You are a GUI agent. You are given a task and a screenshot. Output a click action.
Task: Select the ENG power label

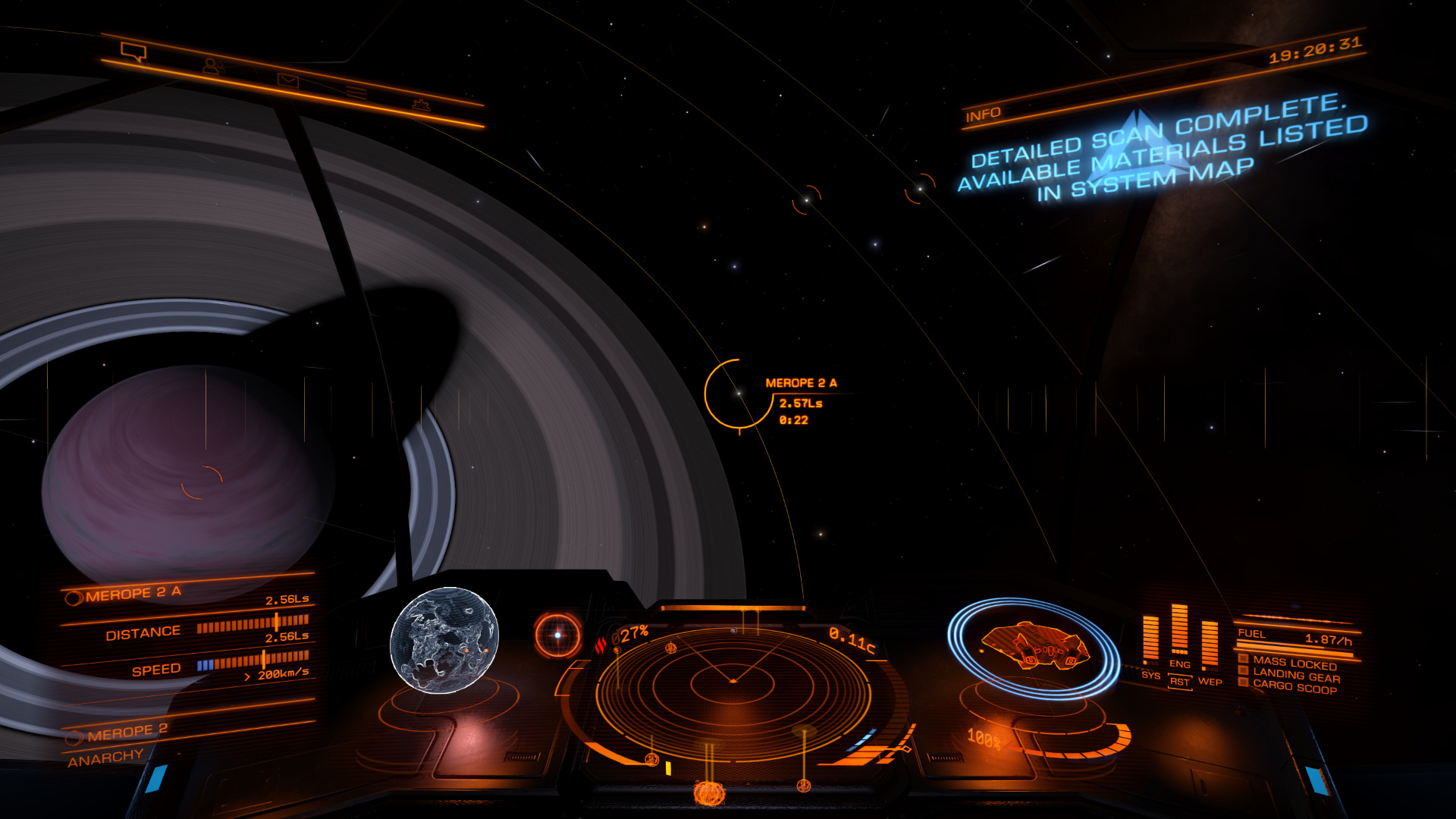(x=1179, y=664)
